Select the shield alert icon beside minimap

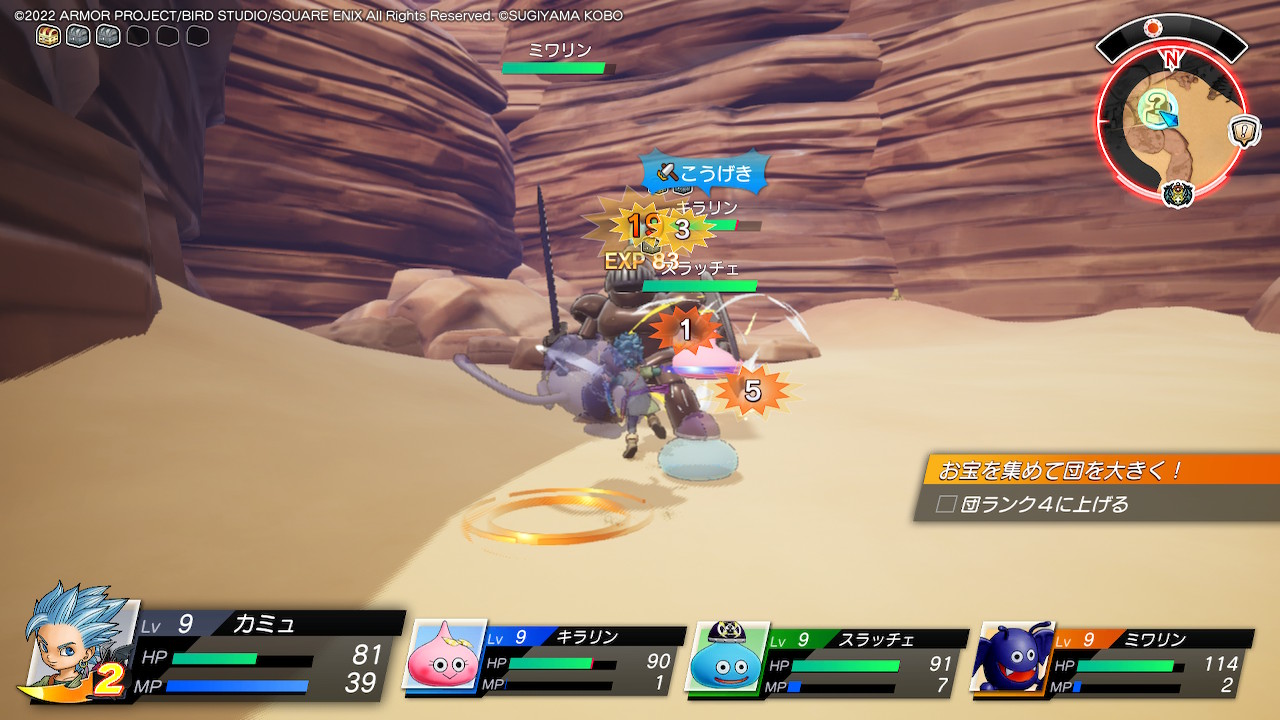click(x=1244, y=131)
